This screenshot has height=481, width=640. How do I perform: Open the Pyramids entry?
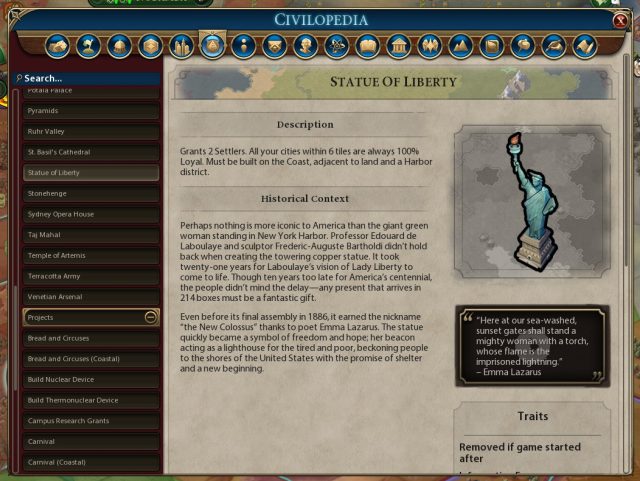[91, 111]
